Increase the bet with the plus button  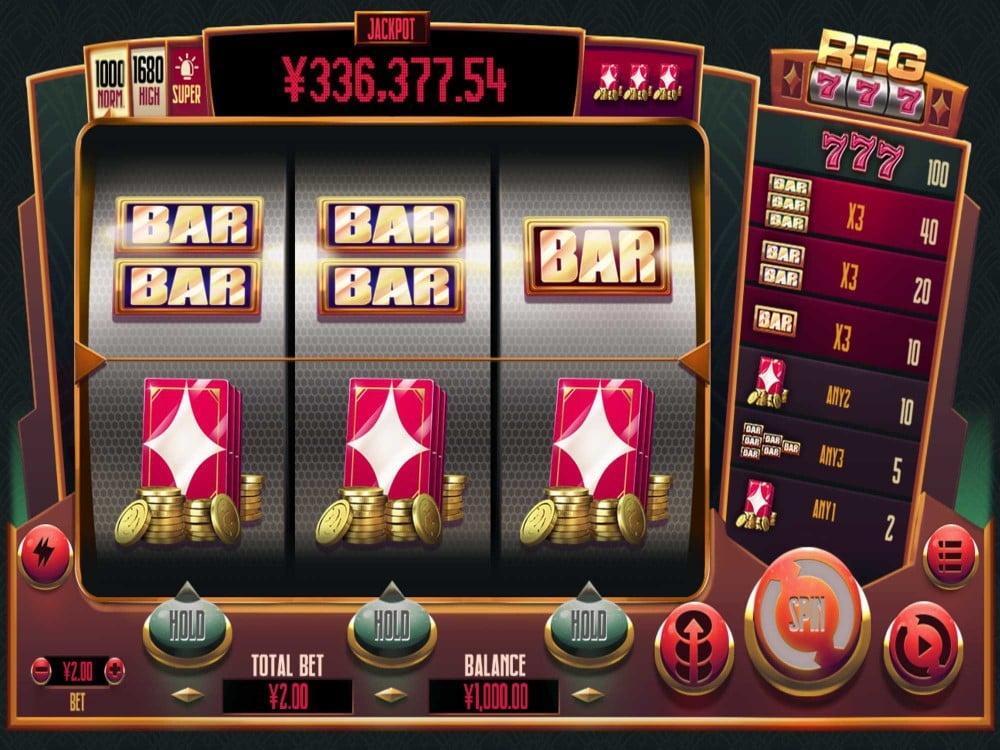click(x=116, y=669)
